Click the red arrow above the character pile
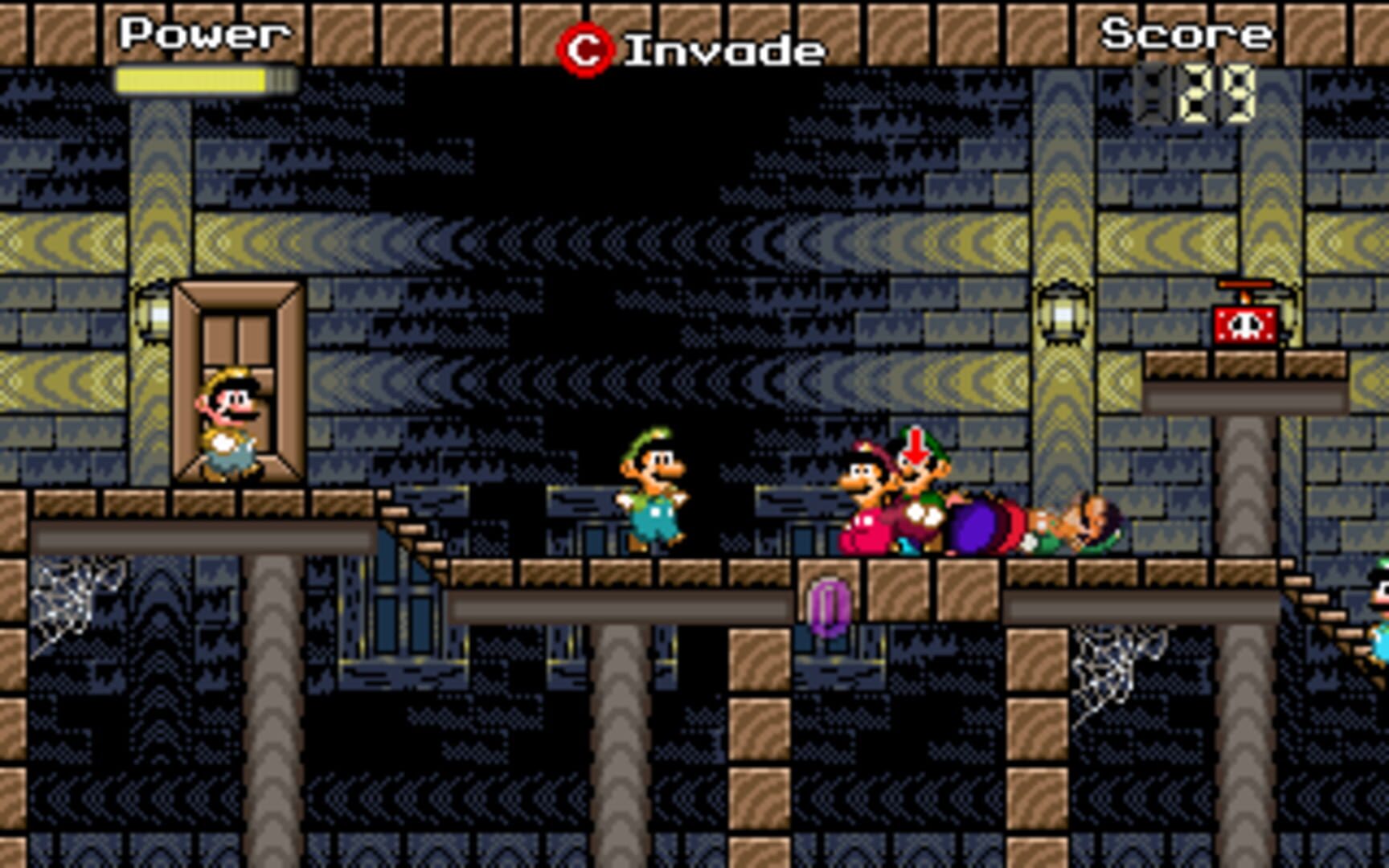This screenshot has height=868, width=1389. [x=915, y=448]
